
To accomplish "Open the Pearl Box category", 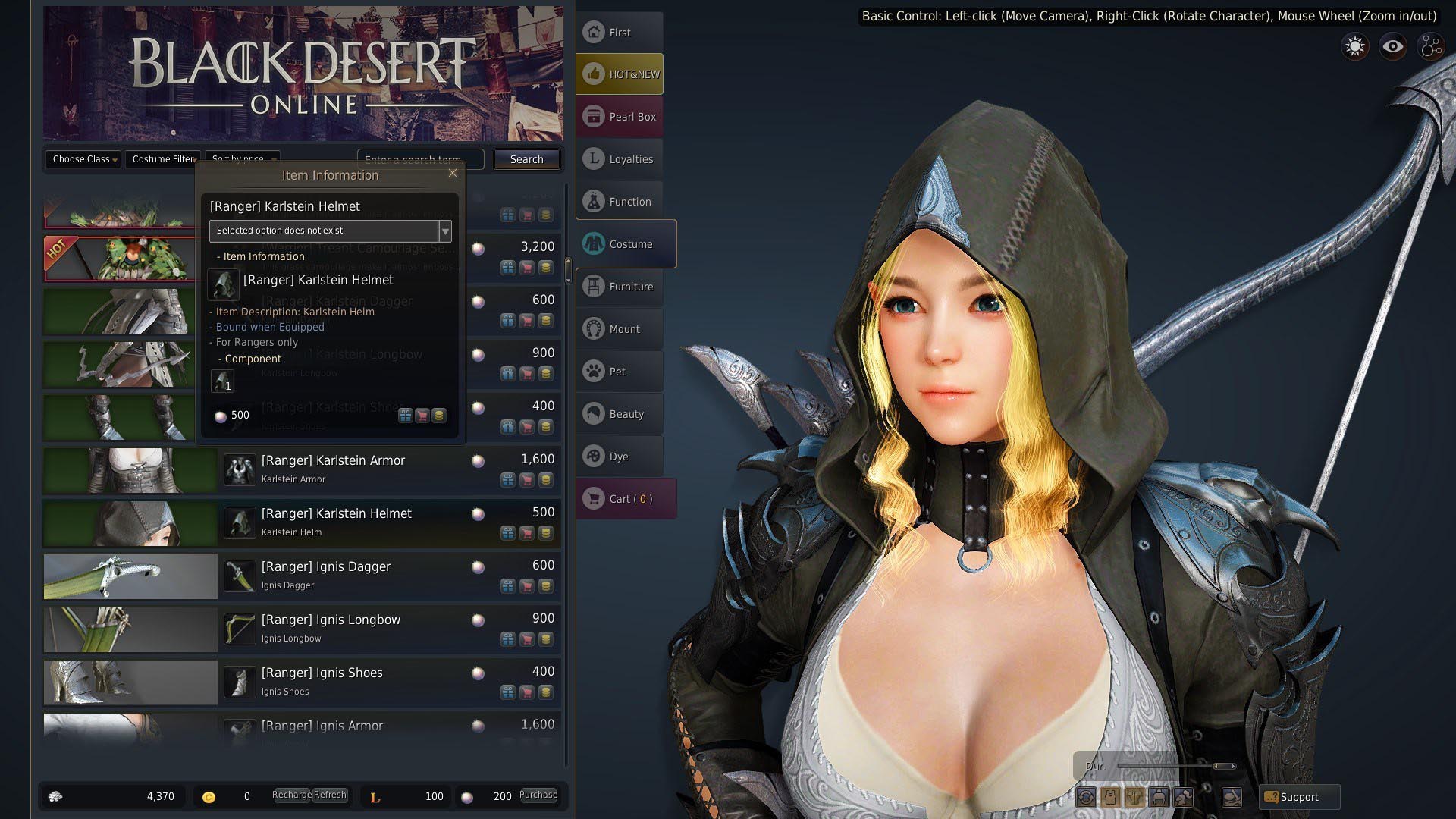I will point(620,117).
